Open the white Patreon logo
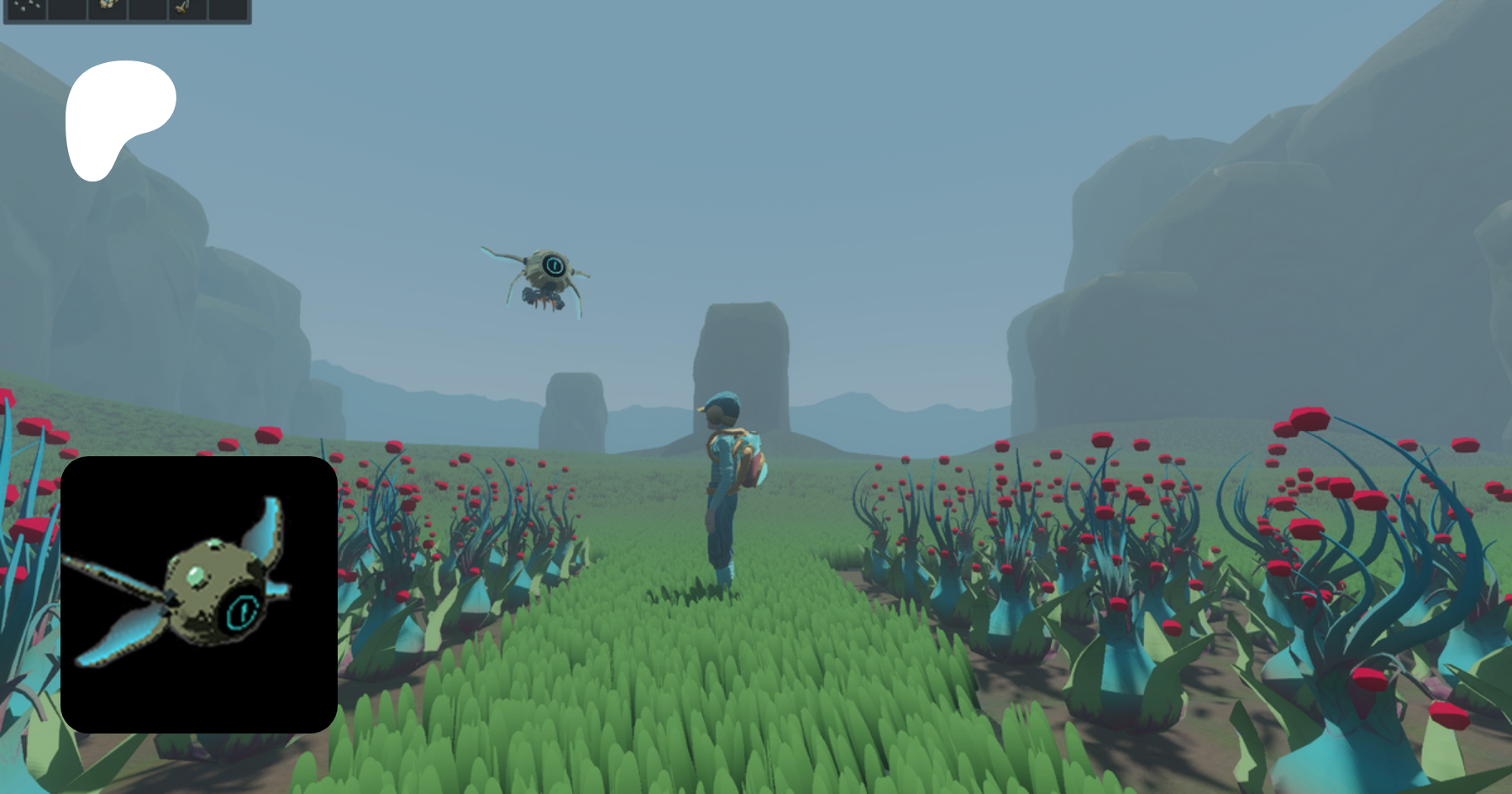 click(x=118, y=118)
